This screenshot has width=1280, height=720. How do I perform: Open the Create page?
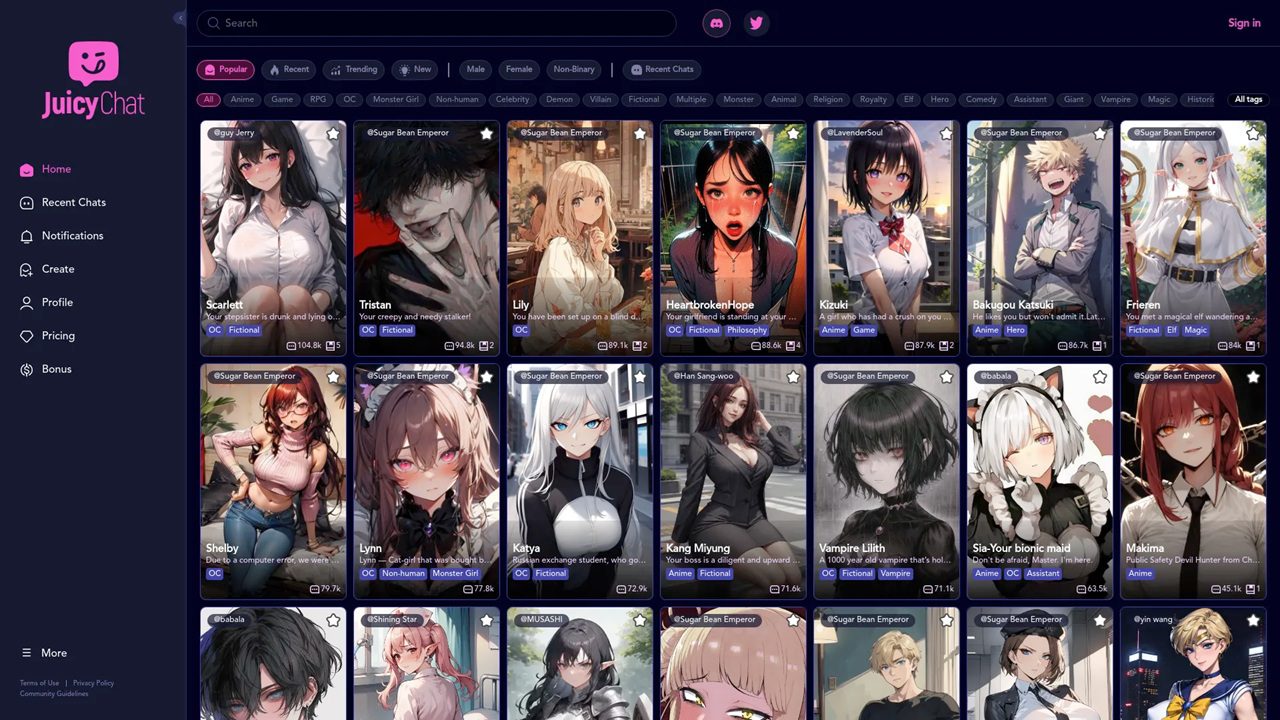(57, 269)
